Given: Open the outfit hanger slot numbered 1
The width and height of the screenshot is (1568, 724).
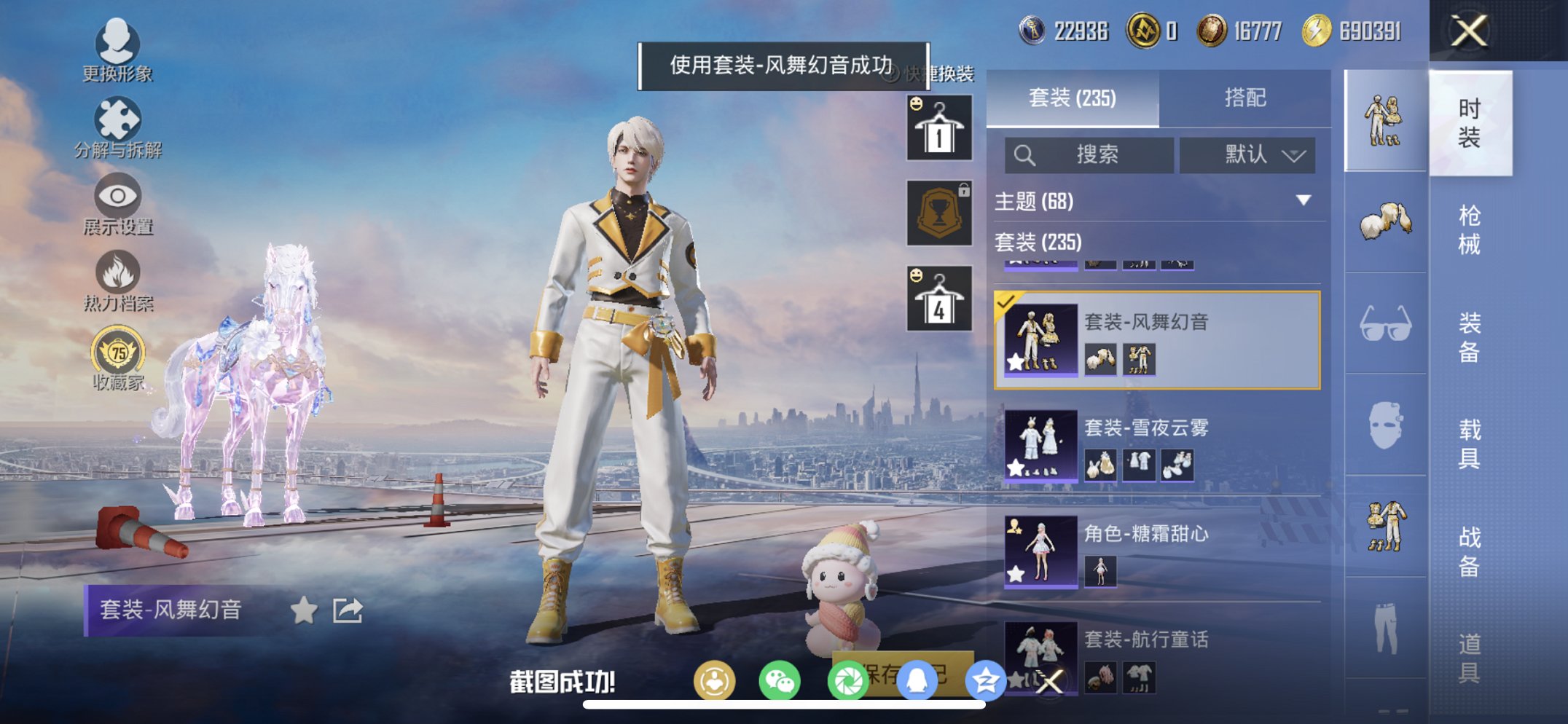Looking at the screenshot, I should click(x=938, y=127).
